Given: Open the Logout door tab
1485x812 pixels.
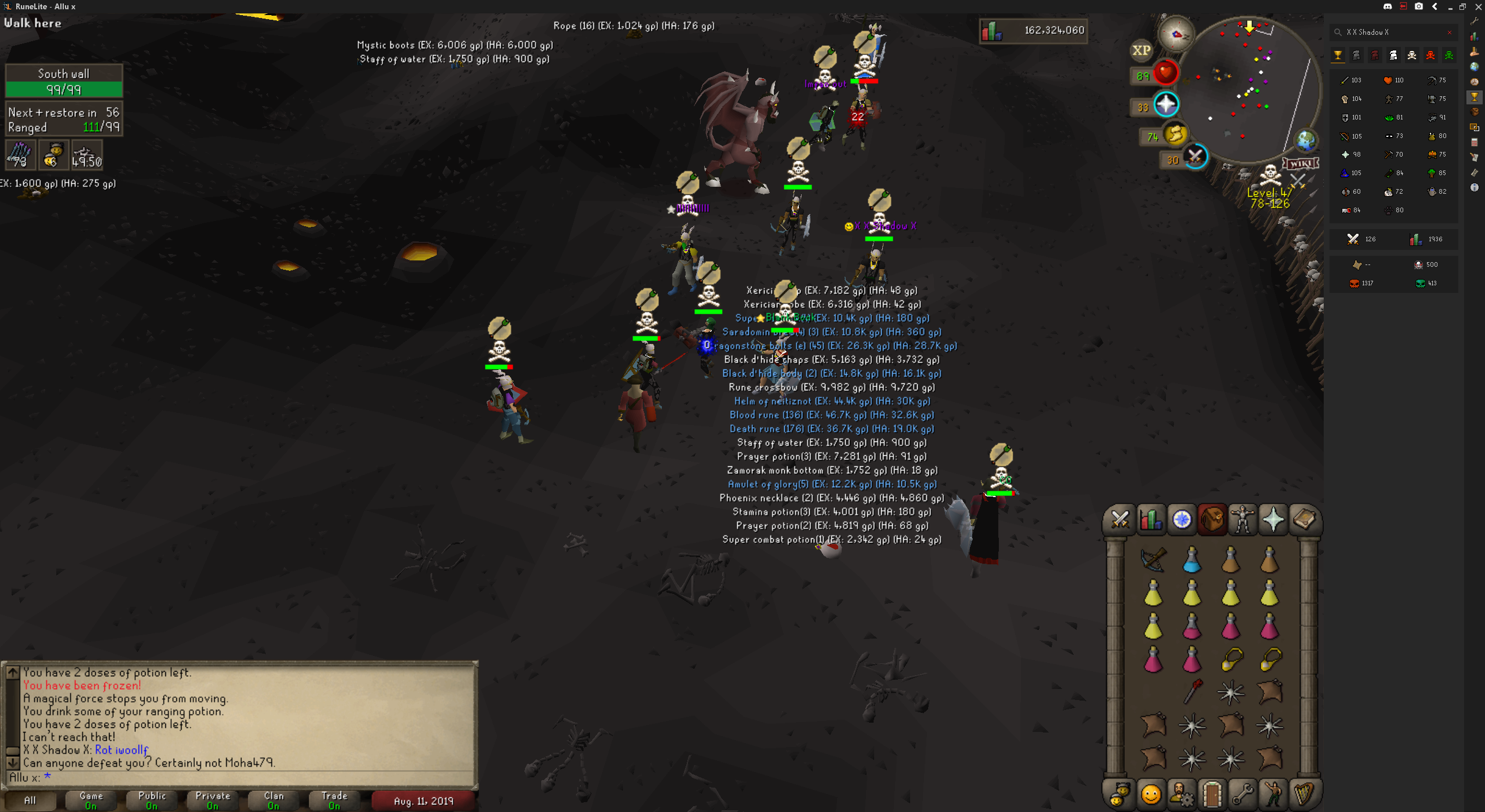Looking at the screenshot, I should tap(1212, 793).
